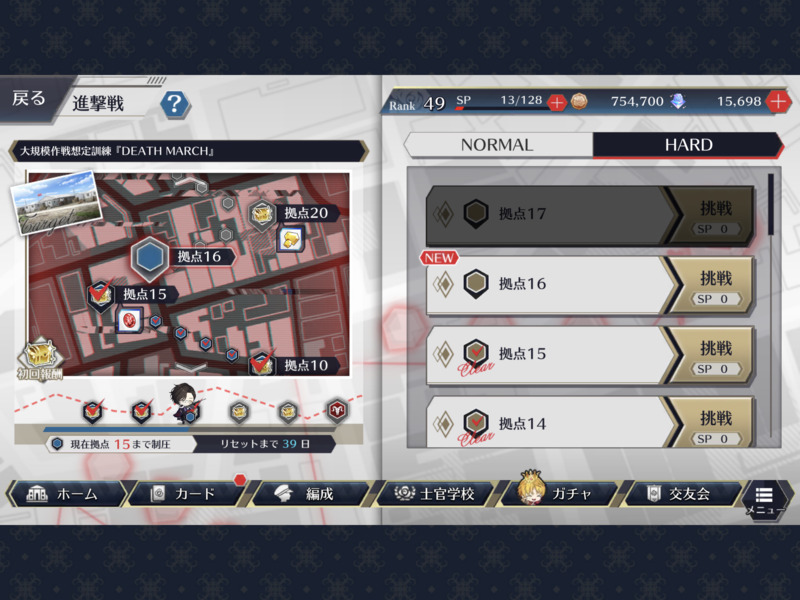Screen dimensions: 800x600
Task: Buy more gems with the plus button
Action: (x=777, y=102)
